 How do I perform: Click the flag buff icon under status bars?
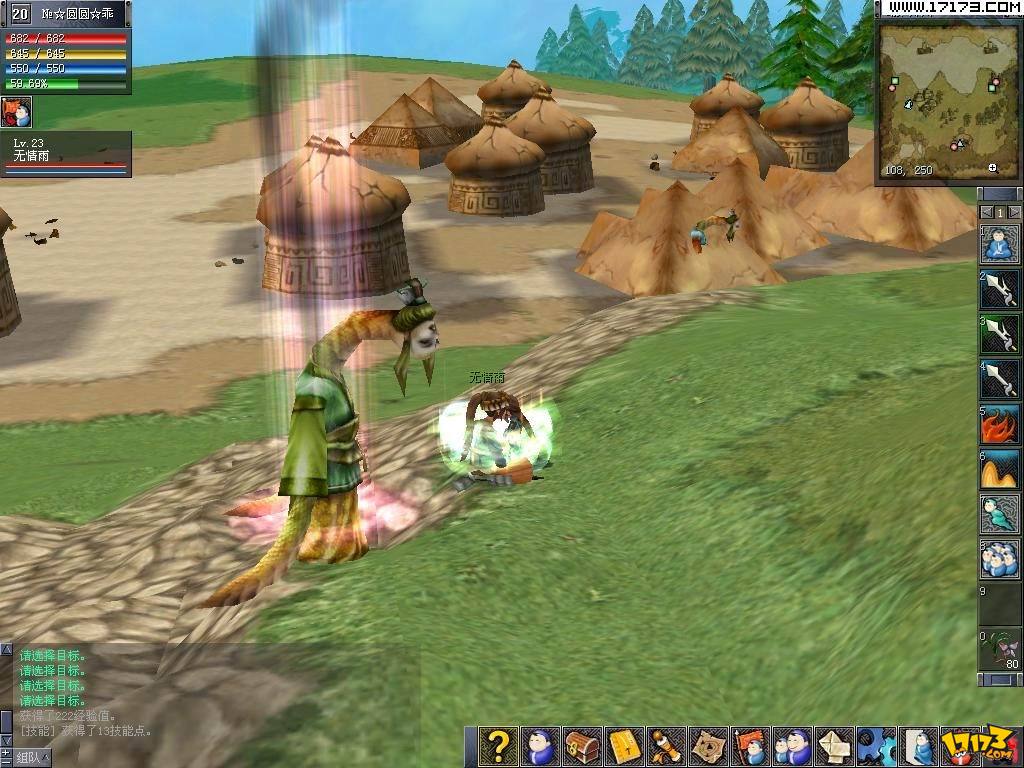(16, 112)
